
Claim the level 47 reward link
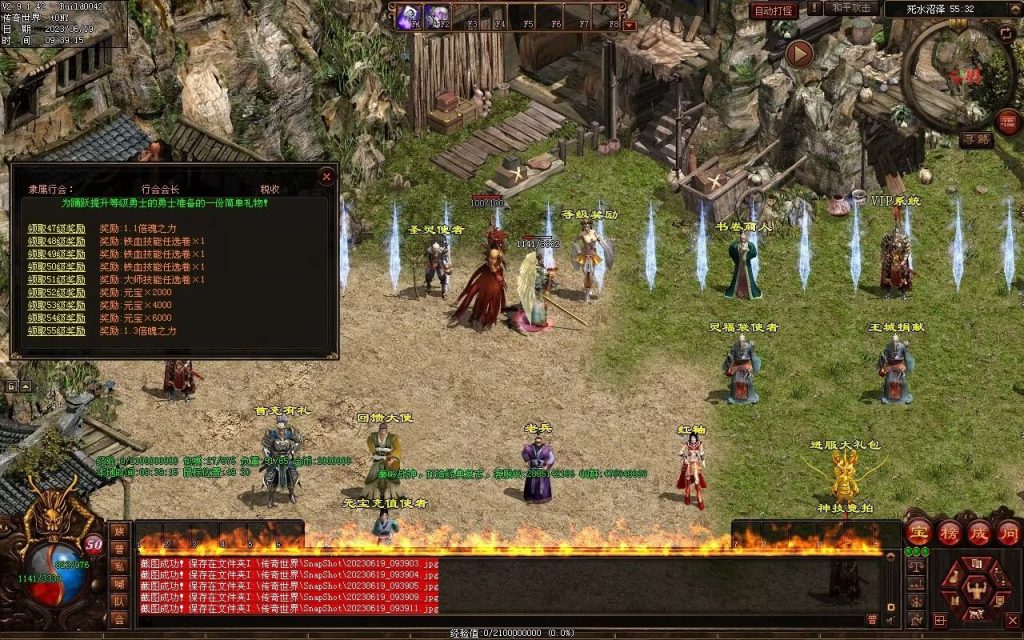coord(56,229)
